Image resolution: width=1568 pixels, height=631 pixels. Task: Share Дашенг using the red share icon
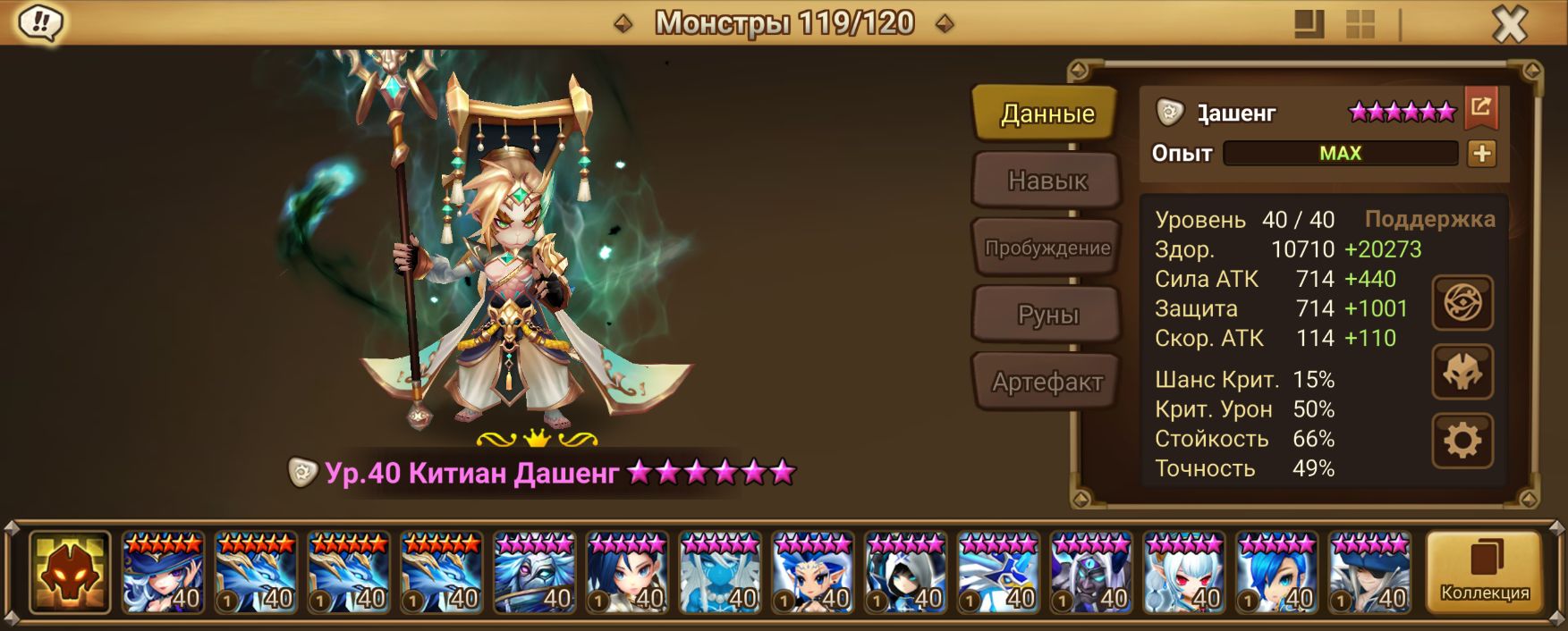pos(1480,108)
